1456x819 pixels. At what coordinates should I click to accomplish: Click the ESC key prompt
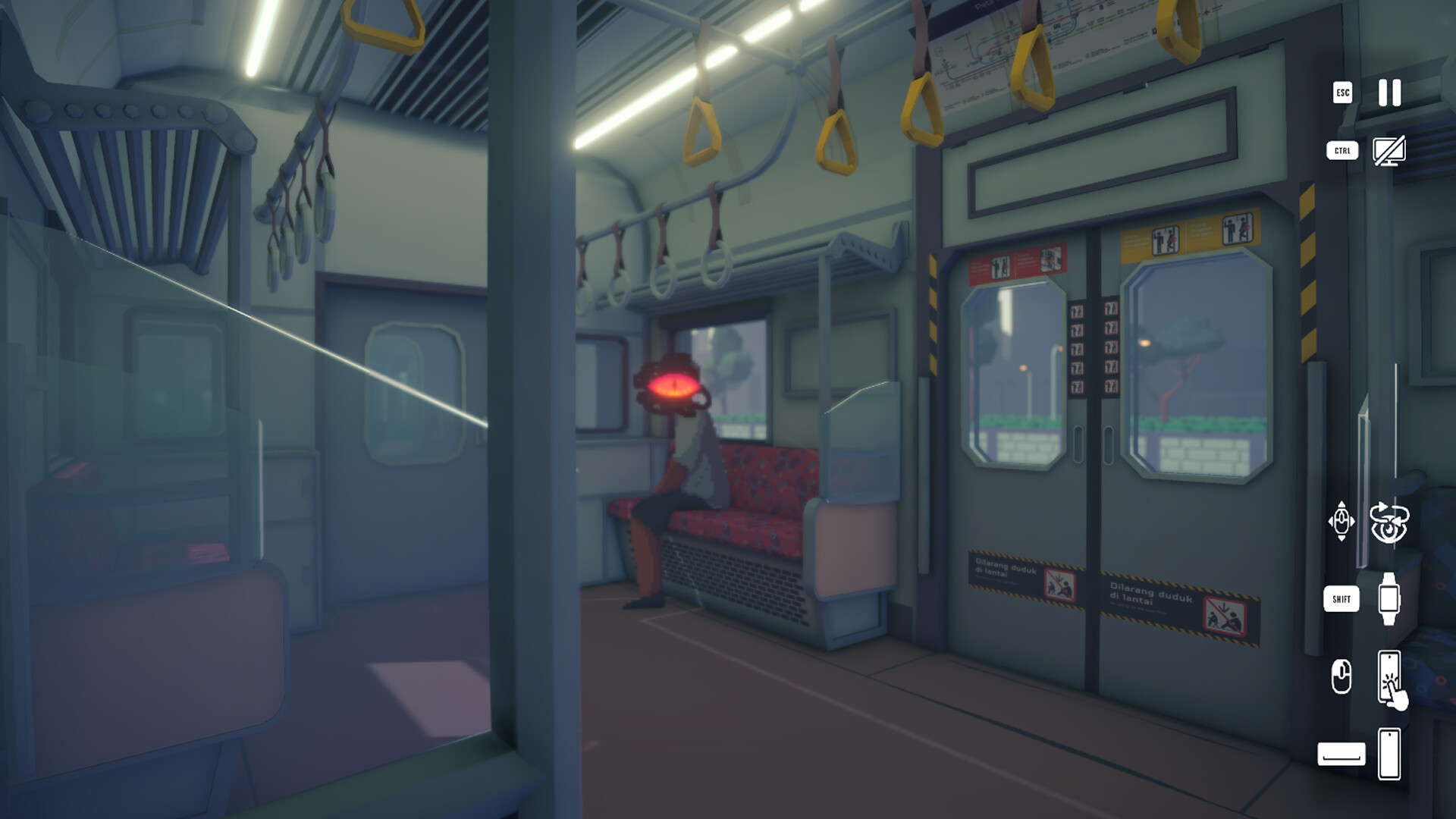coord(1341,94)
